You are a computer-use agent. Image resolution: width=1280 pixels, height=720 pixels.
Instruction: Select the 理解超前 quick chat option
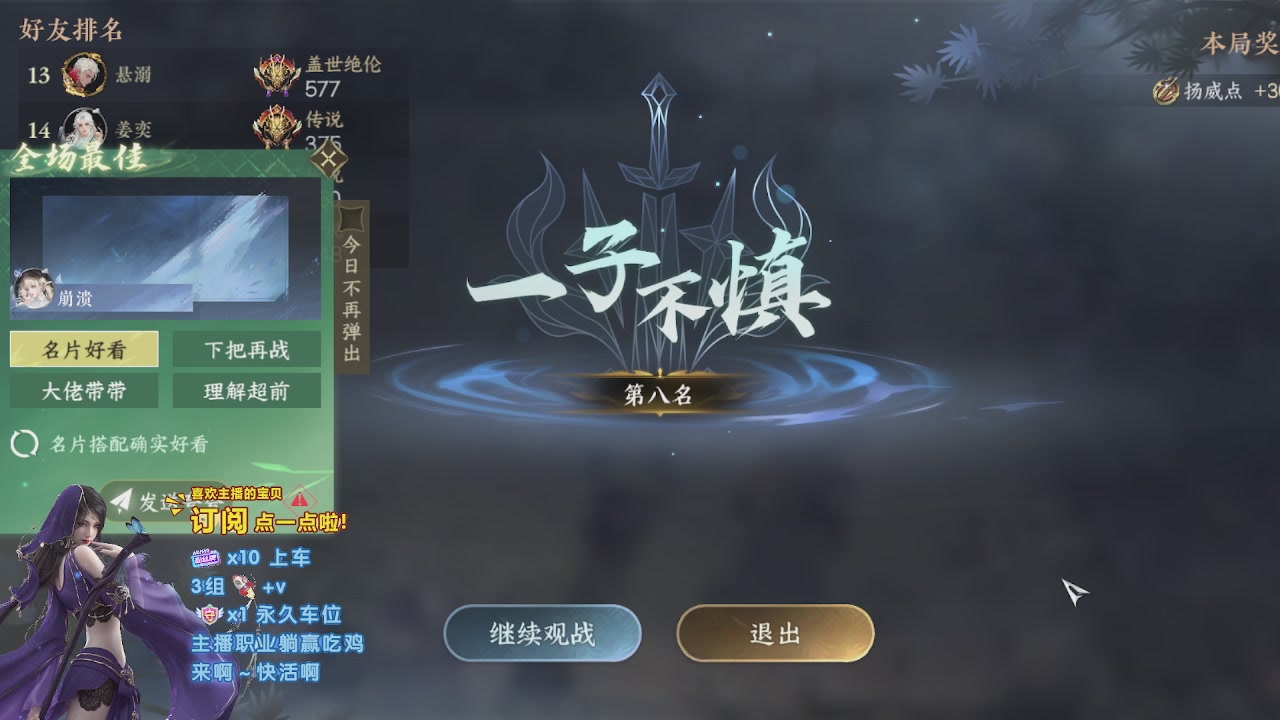tap(247, 391)
